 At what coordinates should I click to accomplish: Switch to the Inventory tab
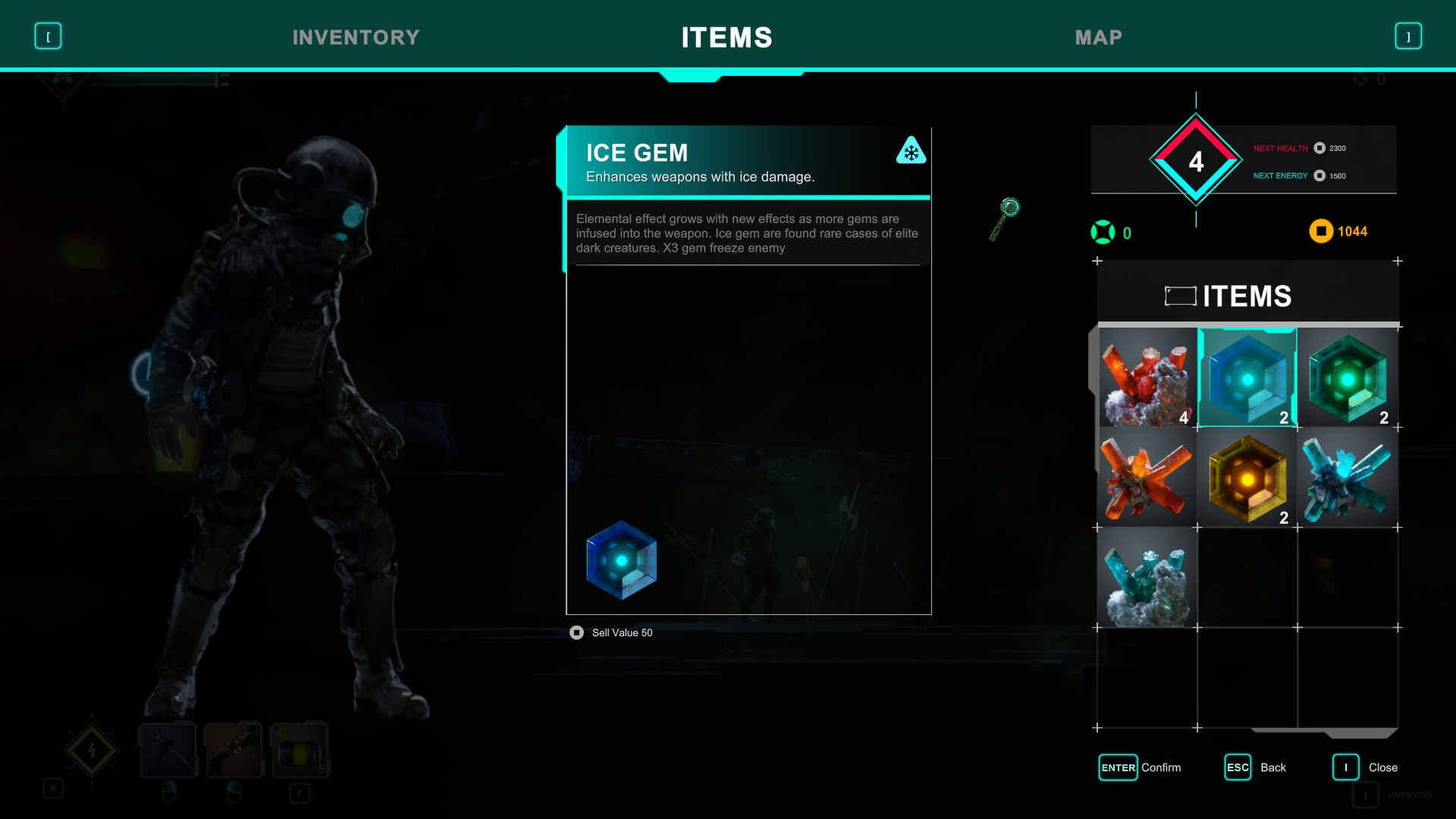(356, 37)
